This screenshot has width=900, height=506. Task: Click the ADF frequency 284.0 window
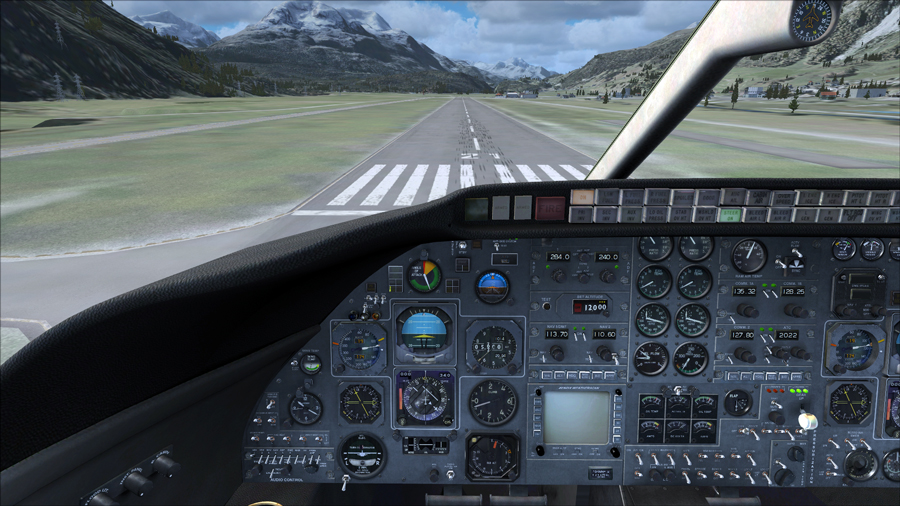point(559,257)
